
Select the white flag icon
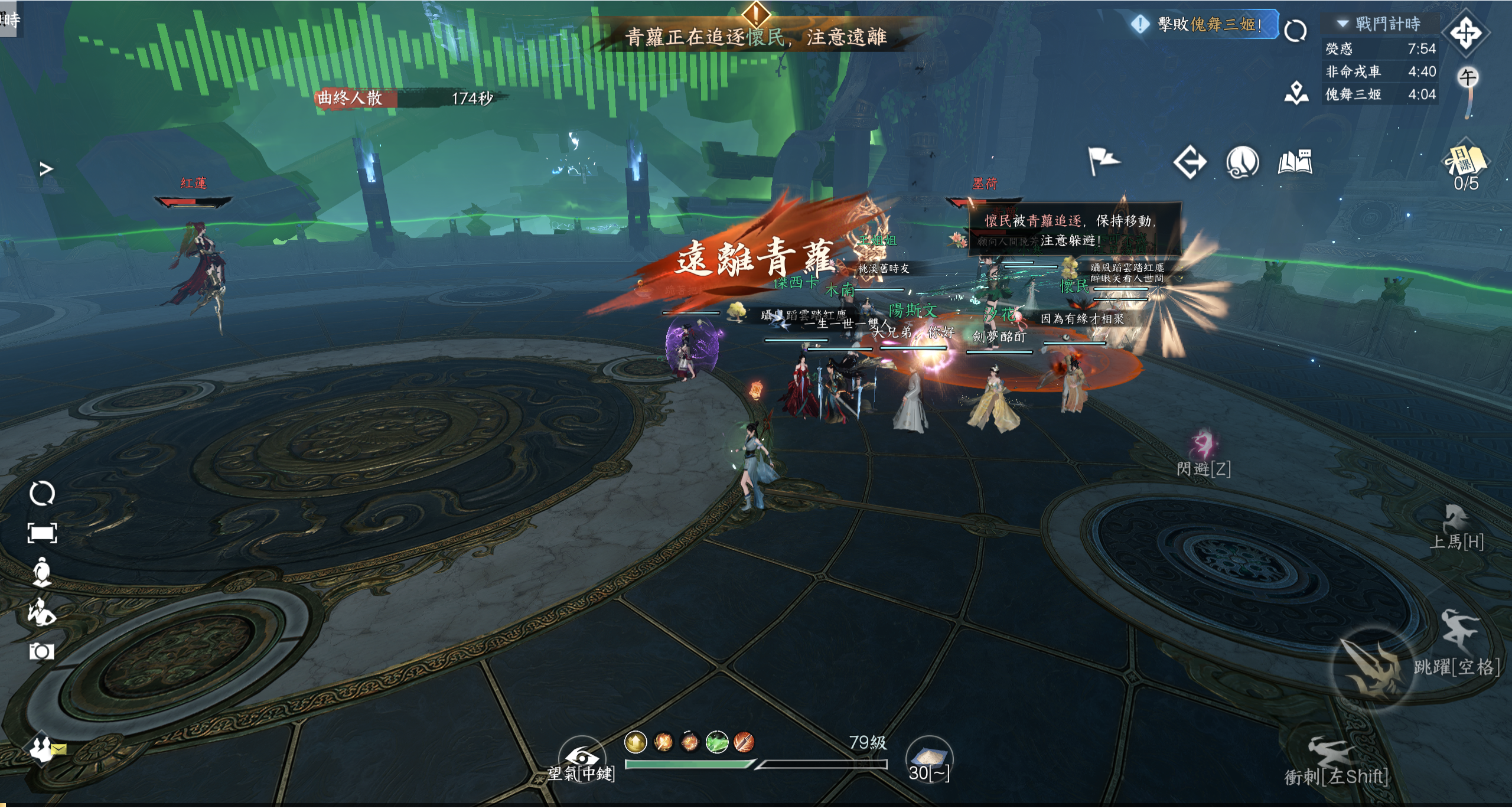click(x=1102, y=161)
